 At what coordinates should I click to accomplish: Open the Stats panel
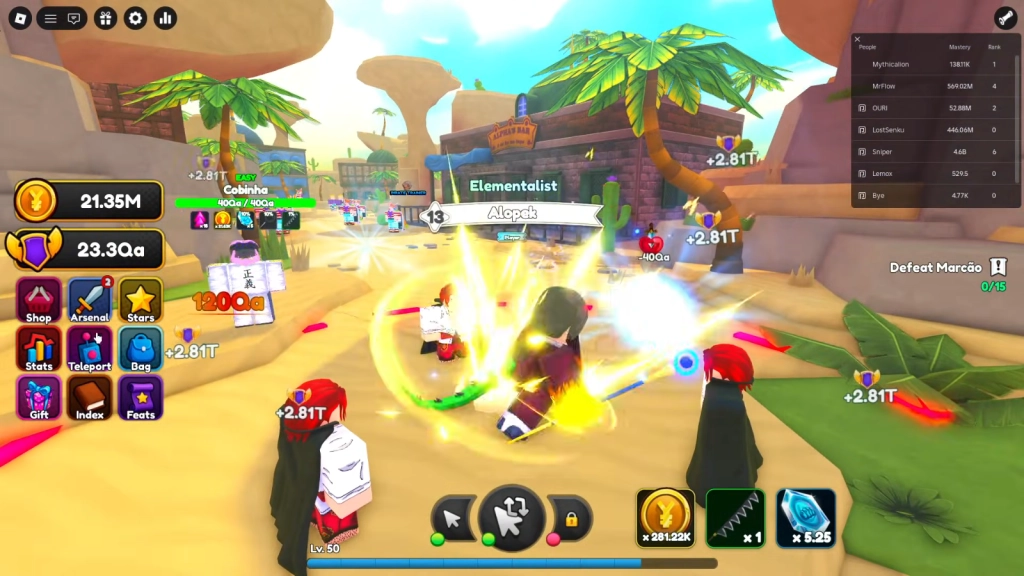coord(39,350)
